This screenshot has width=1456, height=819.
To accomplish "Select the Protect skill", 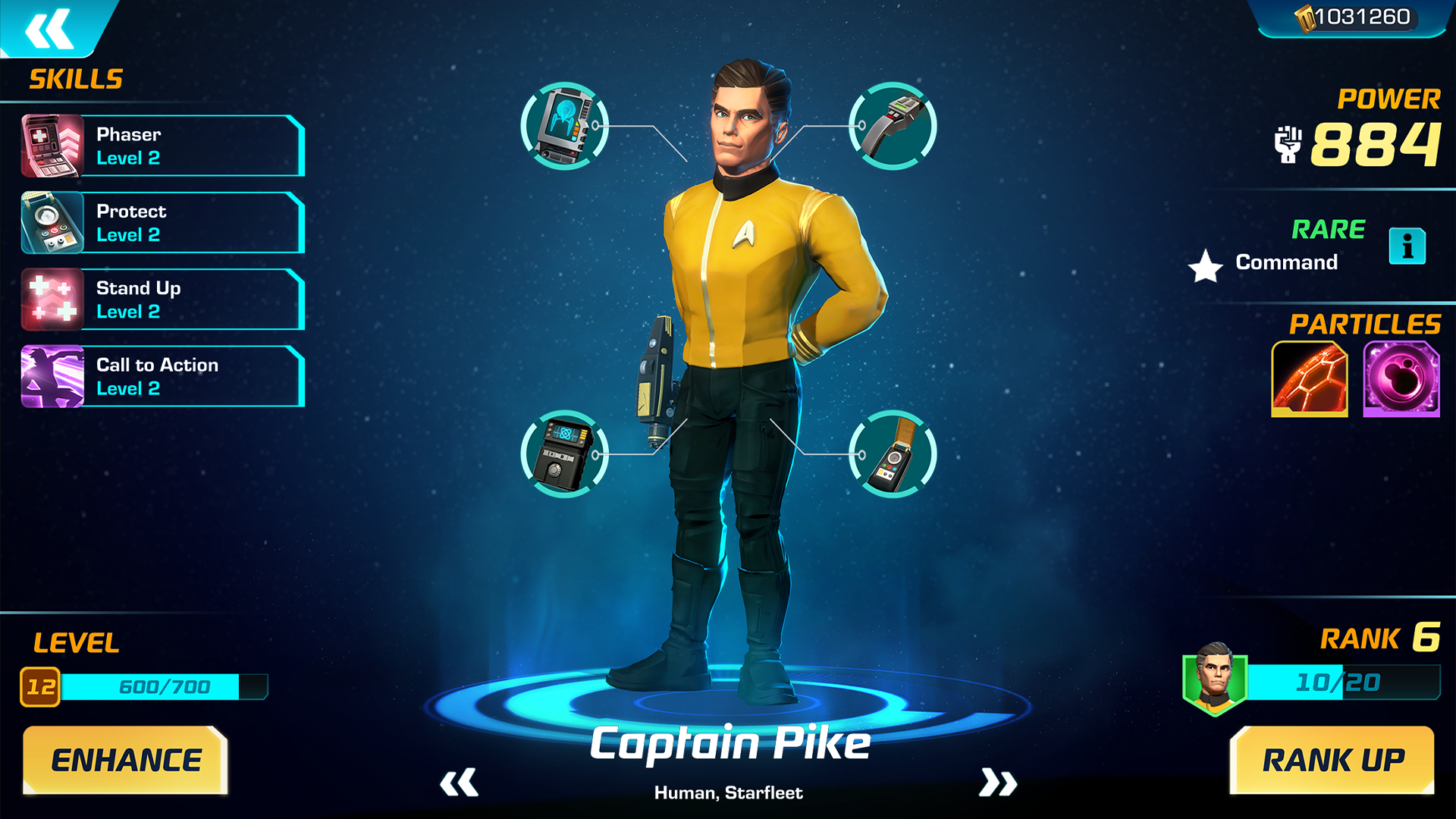I will coord(161,222).
